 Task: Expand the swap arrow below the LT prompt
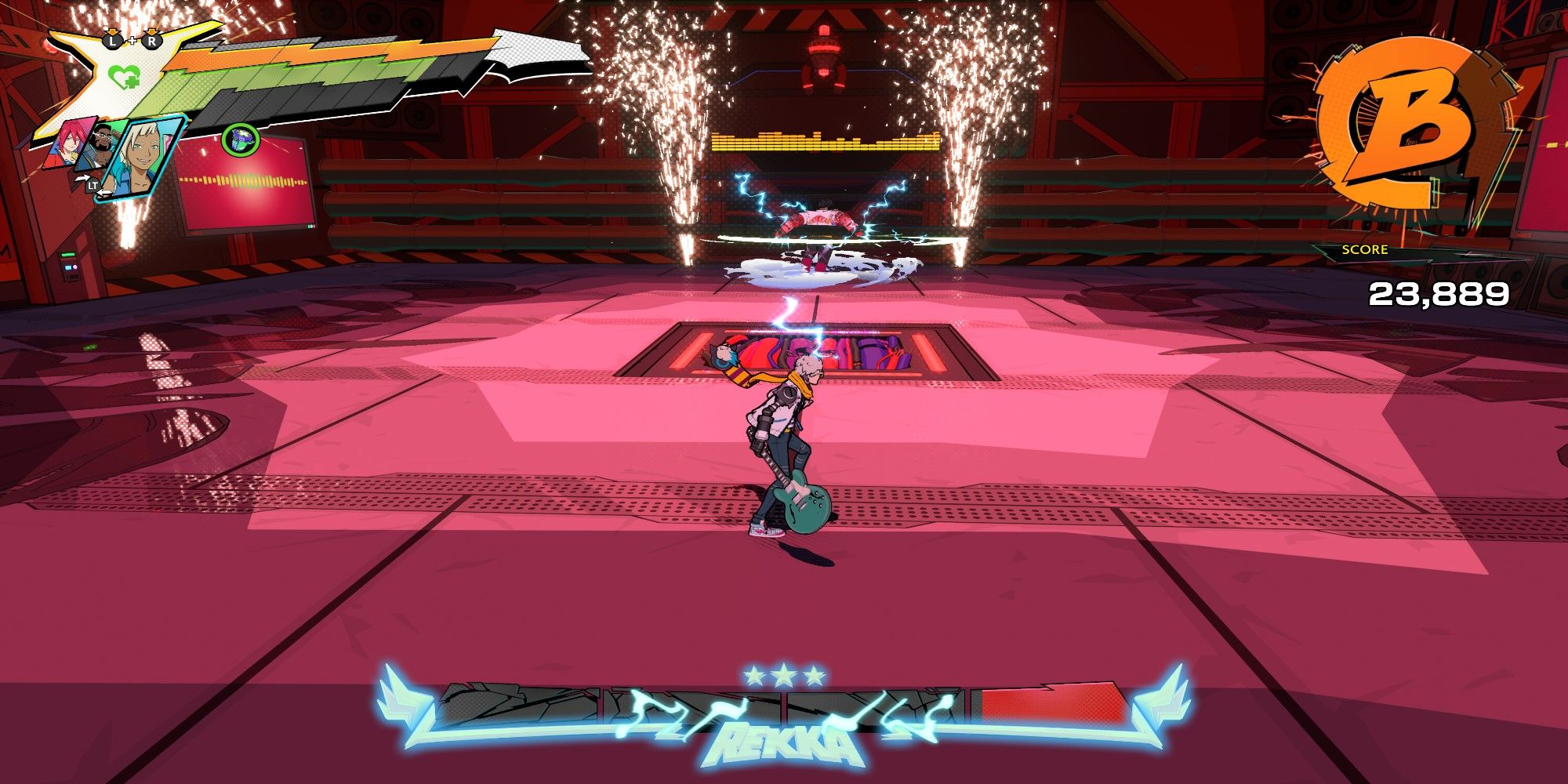pos(103,192)
